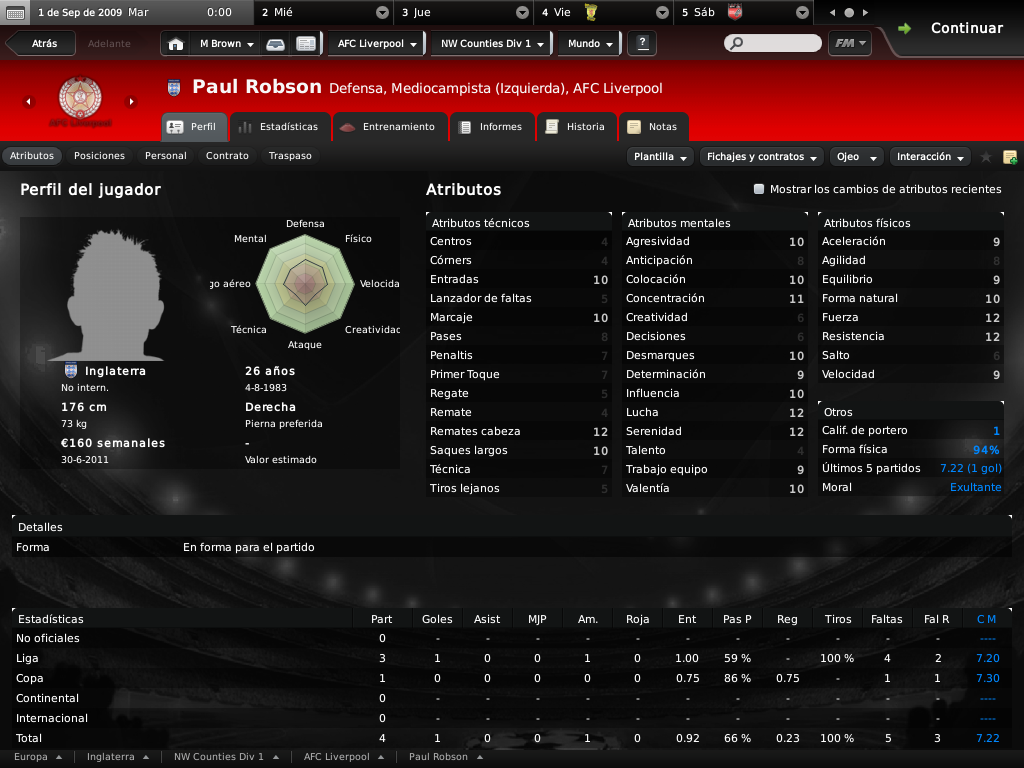This screenshot has width=1024, height=768.
Task: Open the home icon in the toolbar
Action: [x=176, y=44]
